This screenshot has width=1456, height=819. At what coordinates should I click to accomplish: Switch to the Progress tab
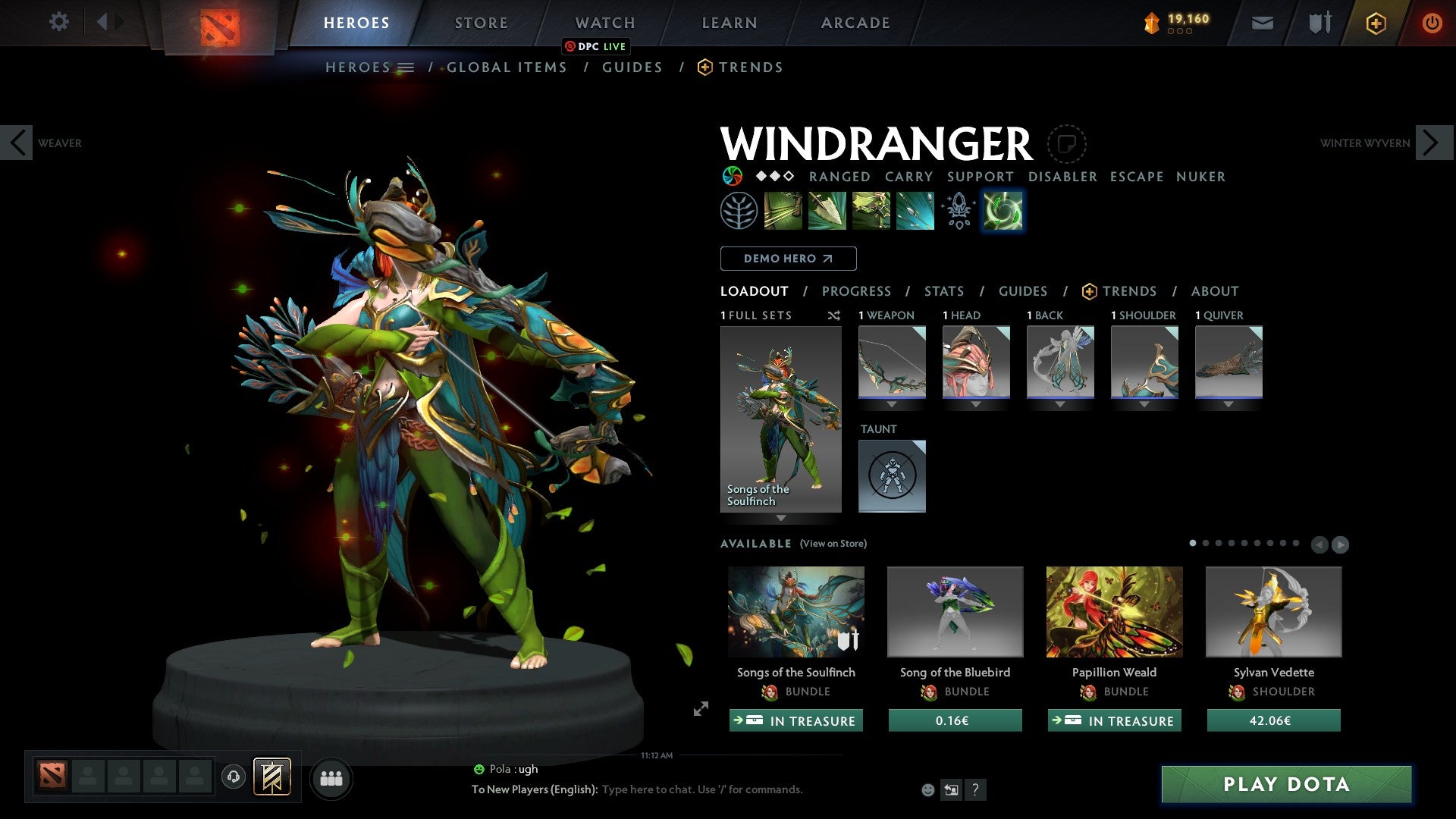[x=857, y=290]
